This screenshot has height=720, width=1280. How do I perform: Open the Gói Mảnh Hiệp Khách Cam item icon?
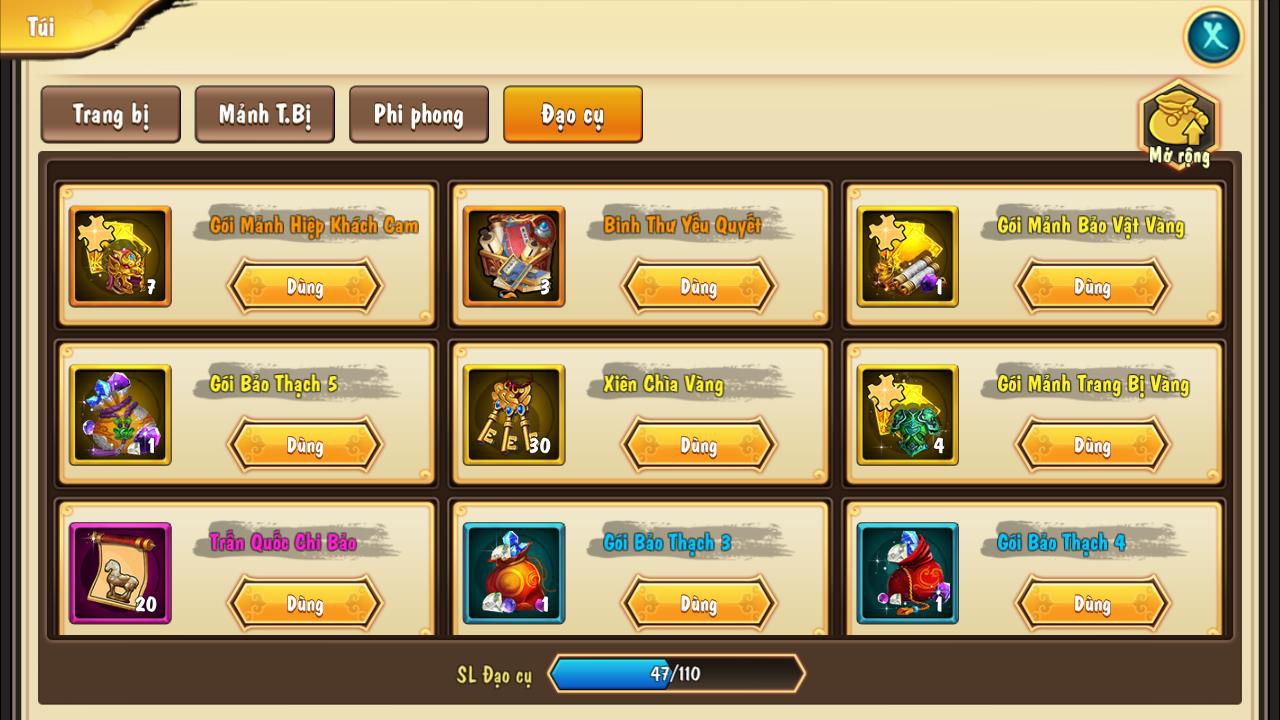pos(119,257)
